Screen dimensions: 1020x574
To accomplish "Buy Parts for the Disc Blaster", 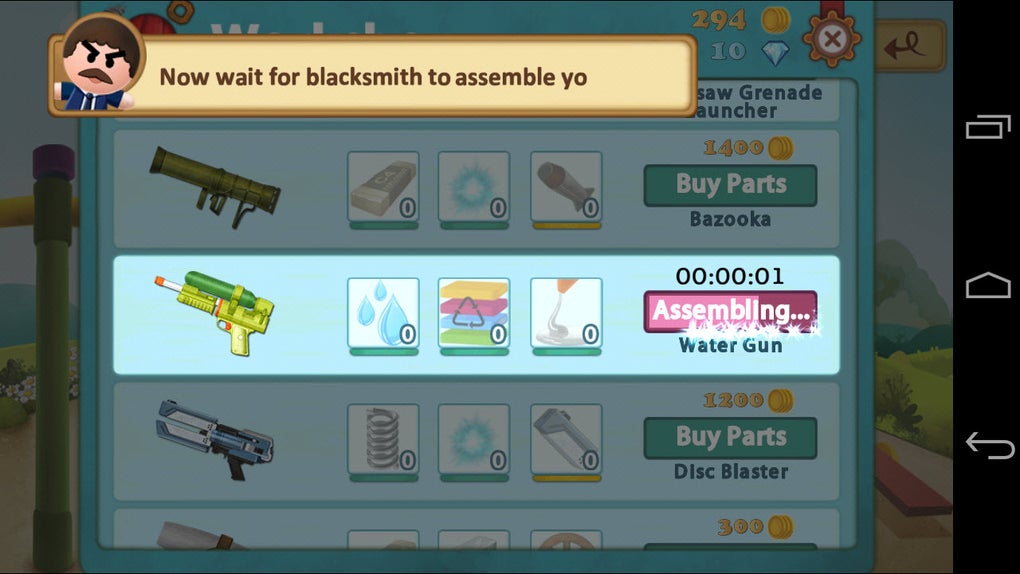I will click(730, 437).
